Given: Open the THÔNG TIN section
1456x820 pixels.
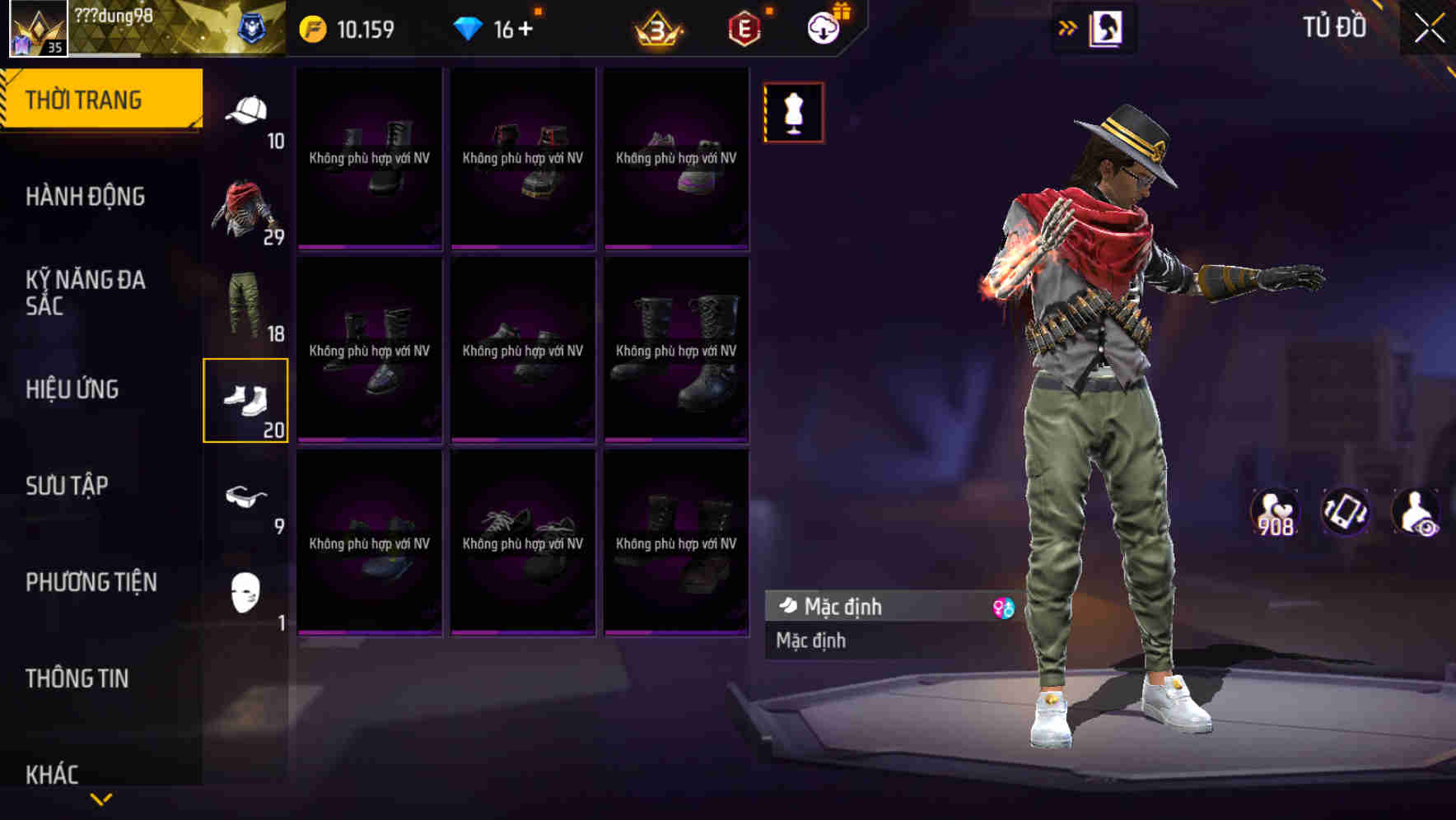Looking at the screenshot, I should pyautogui.click(x=78, y=678).
